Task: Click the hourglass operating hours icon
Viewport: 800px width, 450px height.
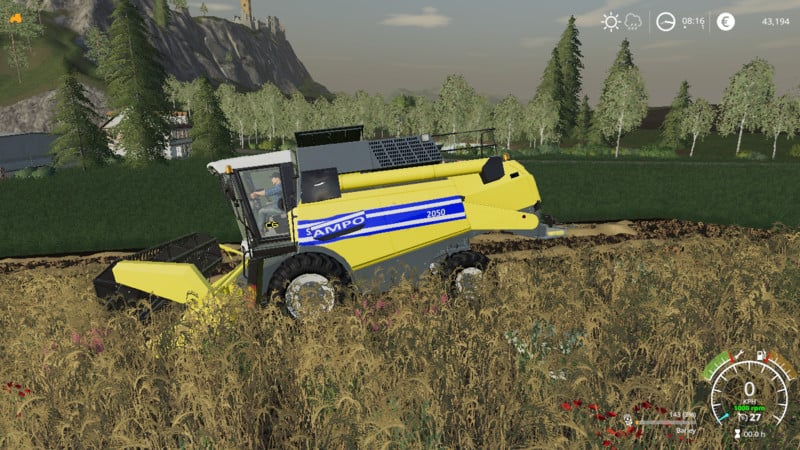Action: (x=738, y=433)
